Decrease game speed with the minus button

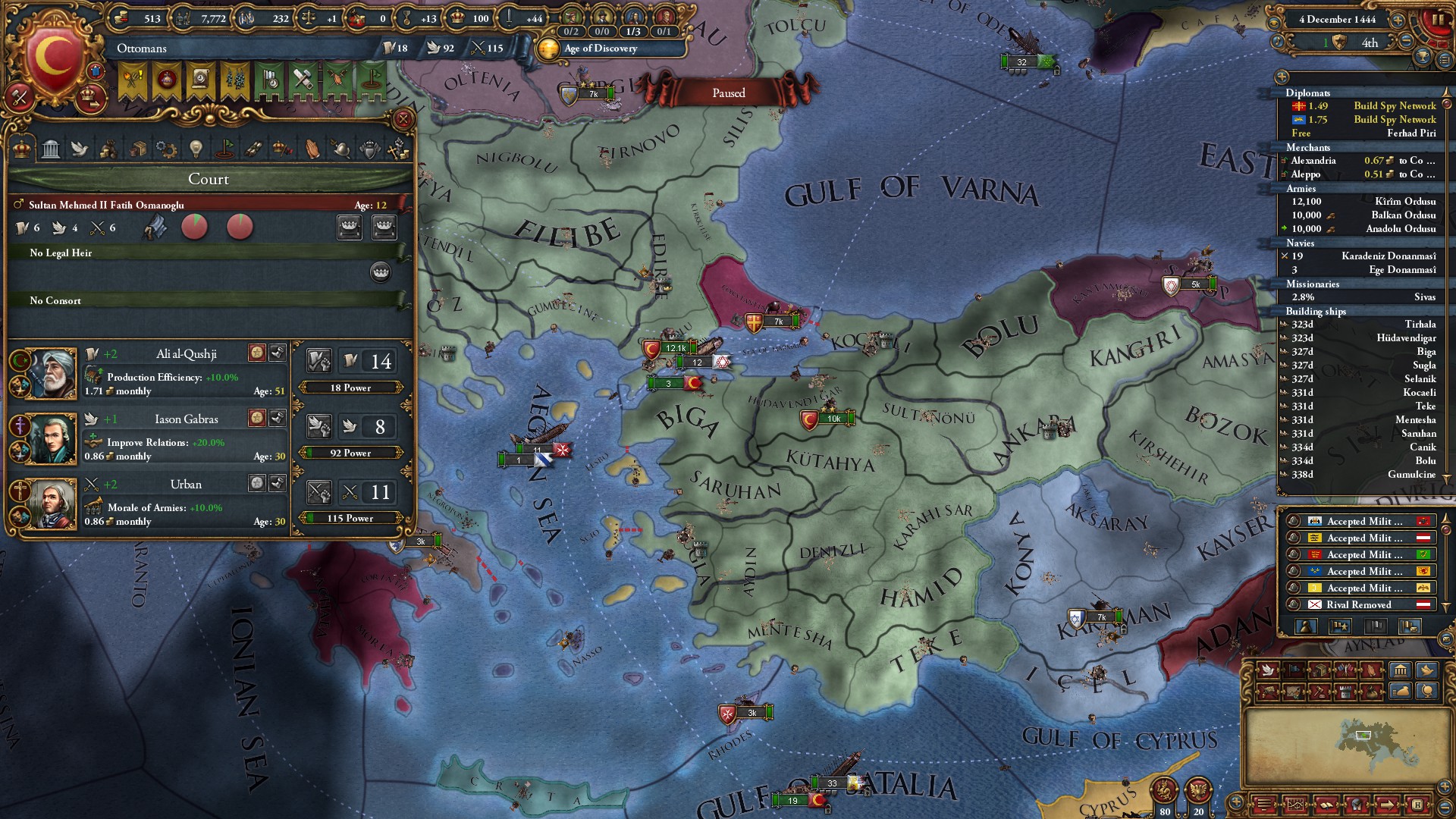click(1406, 40)
